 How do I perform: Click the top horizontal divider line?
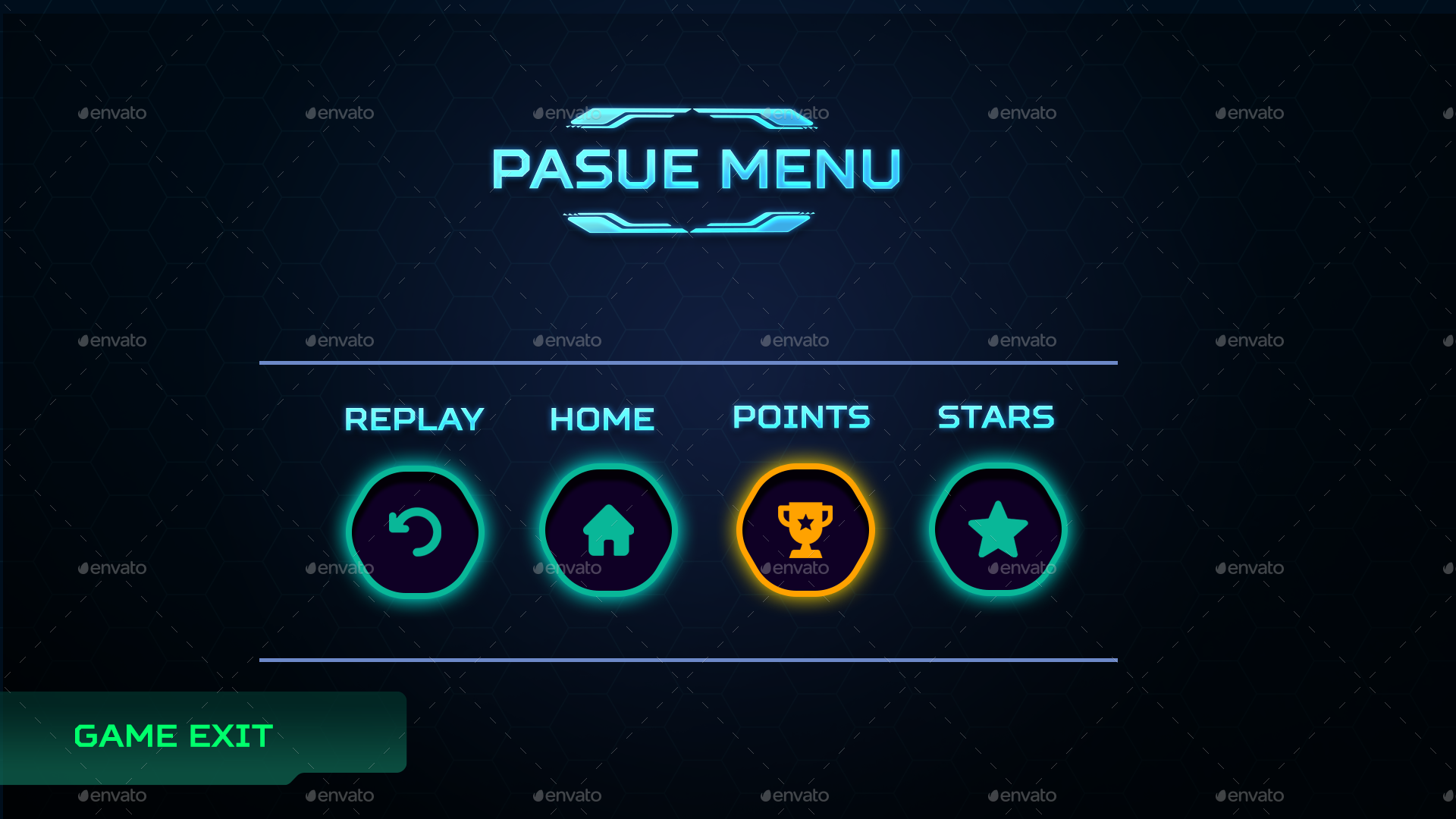coord(689,362)
